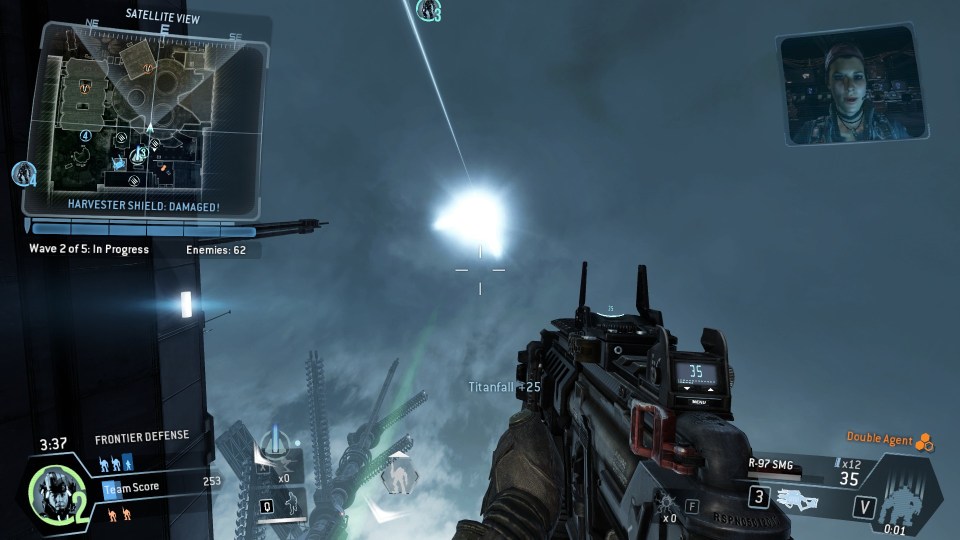960x540 pixels.
Task: Click the Double Agent burn card icon
Action: tap(925, 441)
